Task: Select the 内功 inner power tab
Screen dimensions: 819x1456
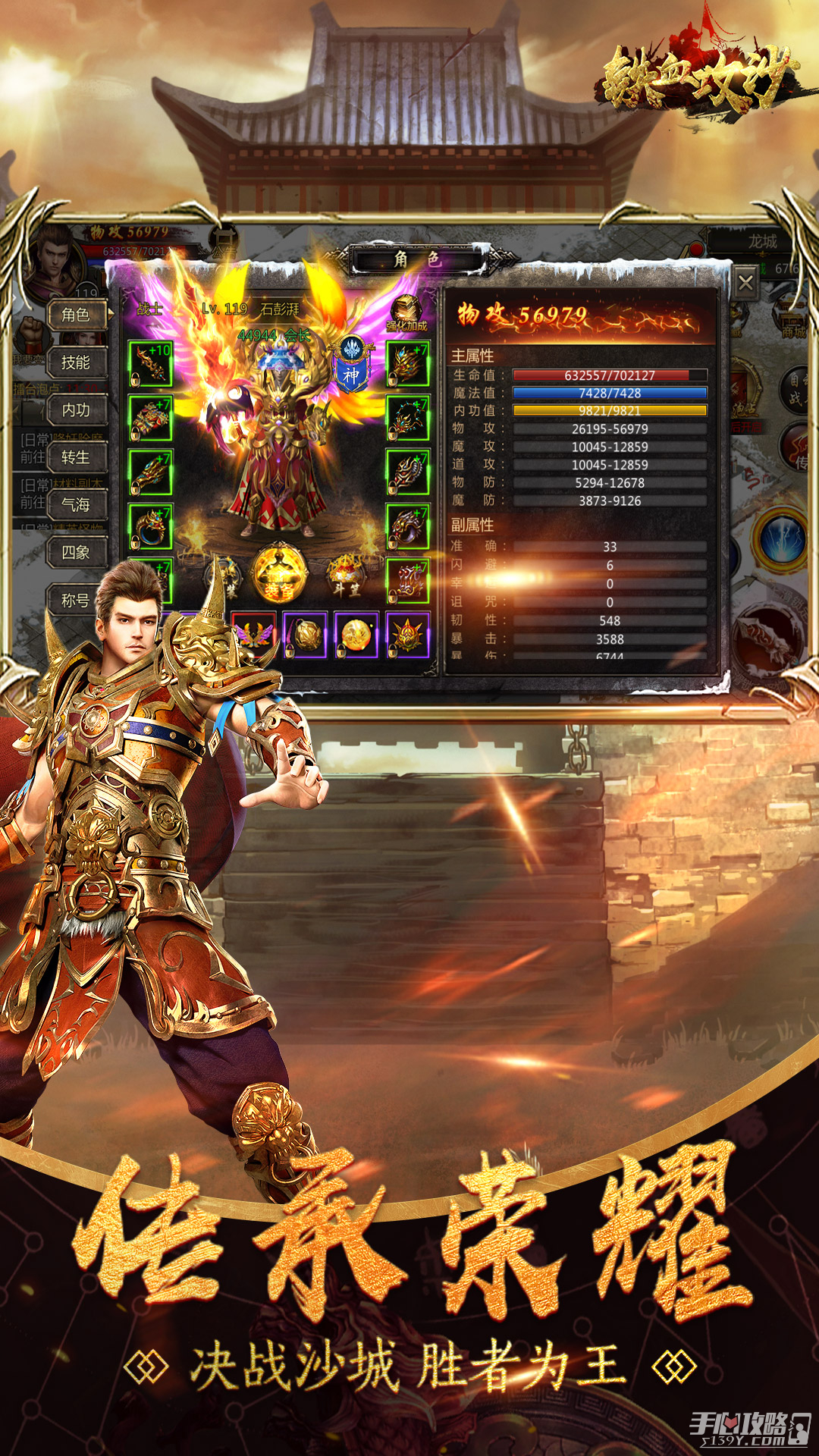Action: point(76,410)
